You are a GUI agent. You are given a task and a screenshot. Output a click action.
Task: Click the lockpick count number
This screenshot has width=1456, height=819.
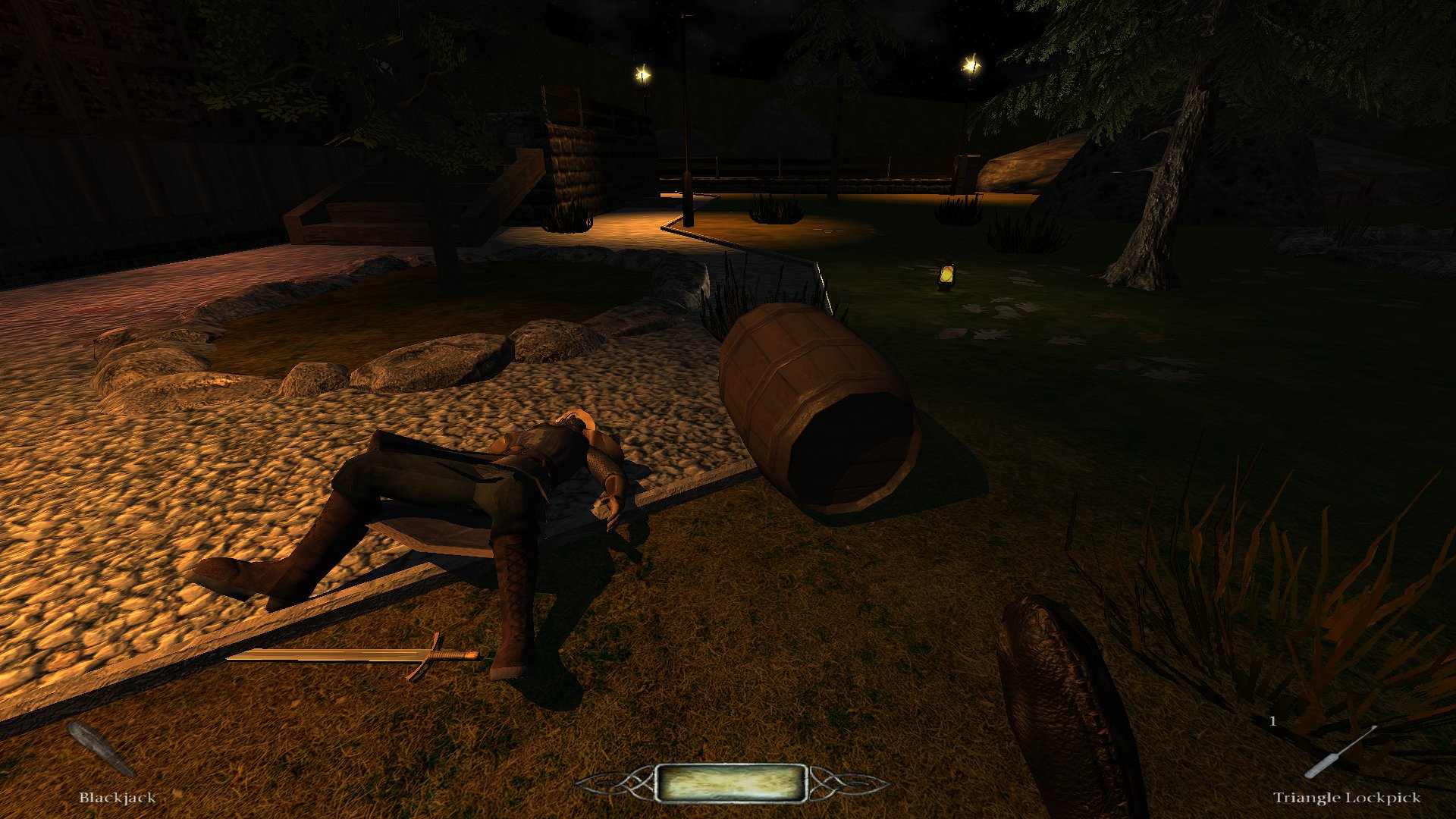click(x=1274, y=721)
